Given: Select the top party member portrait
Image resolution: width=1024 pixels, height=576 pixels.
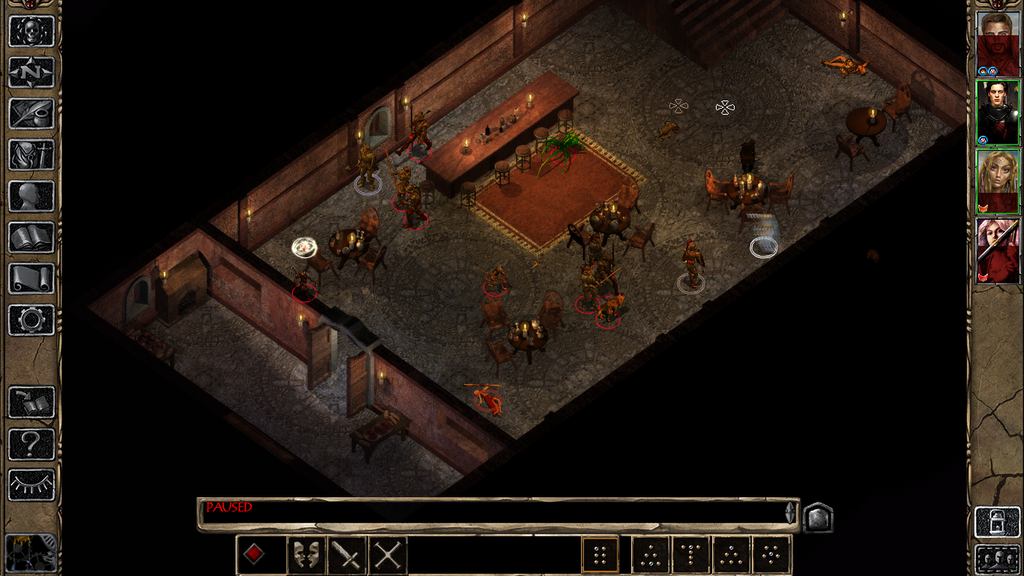Looking at the screenshot, I should tap(997, 42).
